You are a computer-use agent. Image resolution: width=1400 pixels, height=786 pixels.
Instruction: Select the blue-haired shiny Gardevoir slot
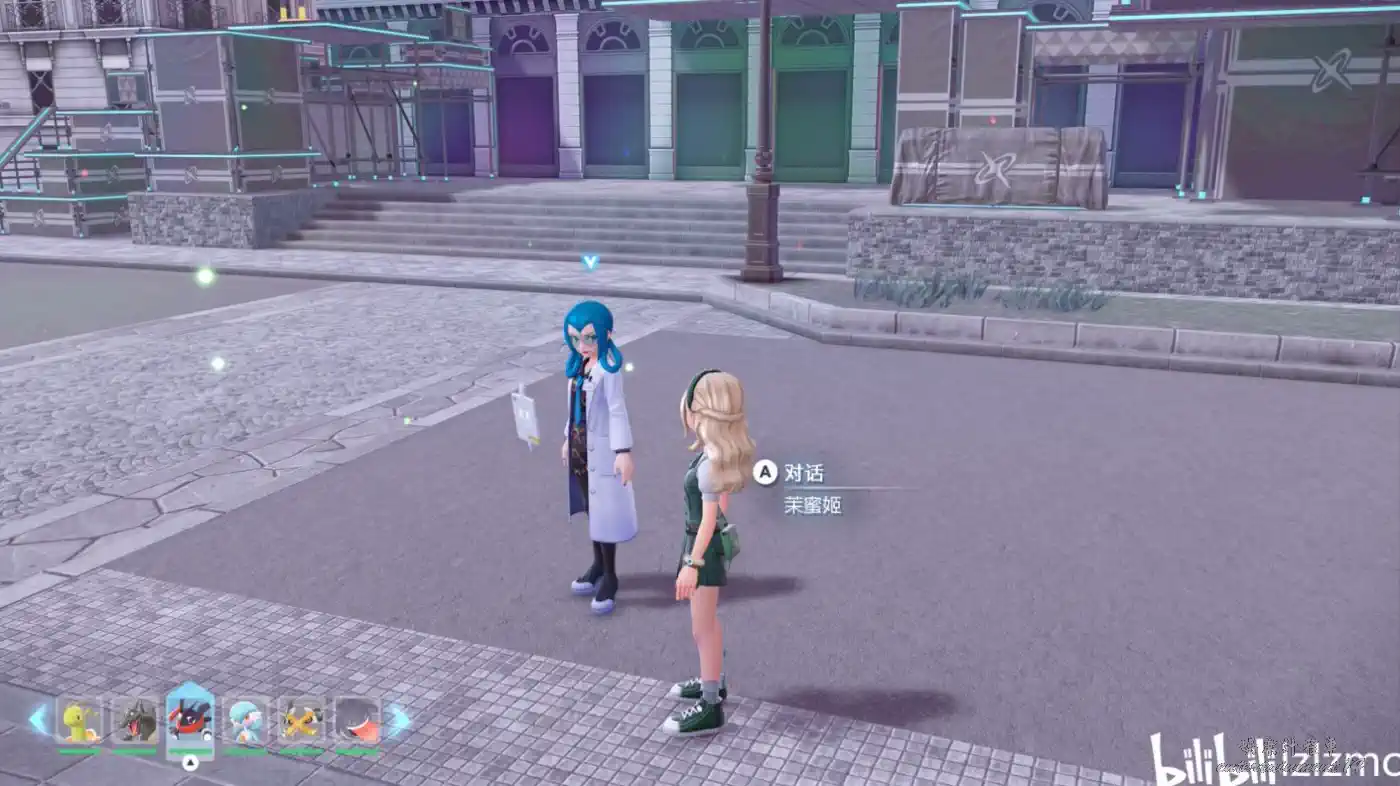(246, 721)
